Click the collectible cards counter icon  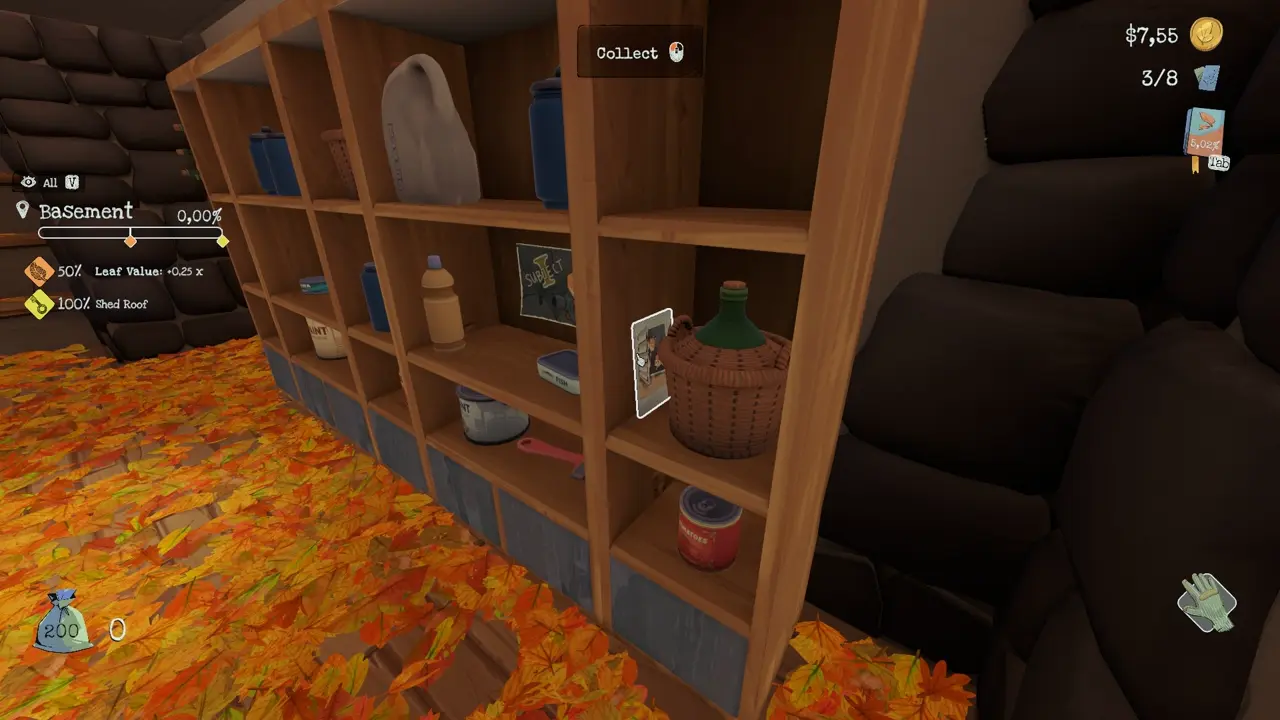click(x=1207, y=78)
